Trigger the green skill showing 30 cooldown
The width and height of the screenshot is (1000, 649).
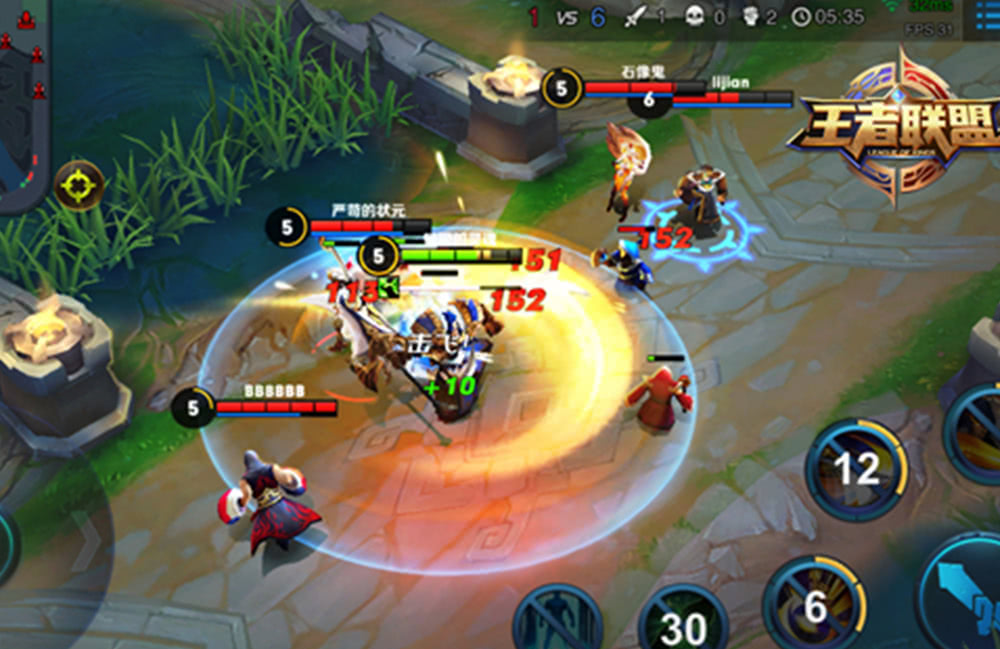(683, 622)
